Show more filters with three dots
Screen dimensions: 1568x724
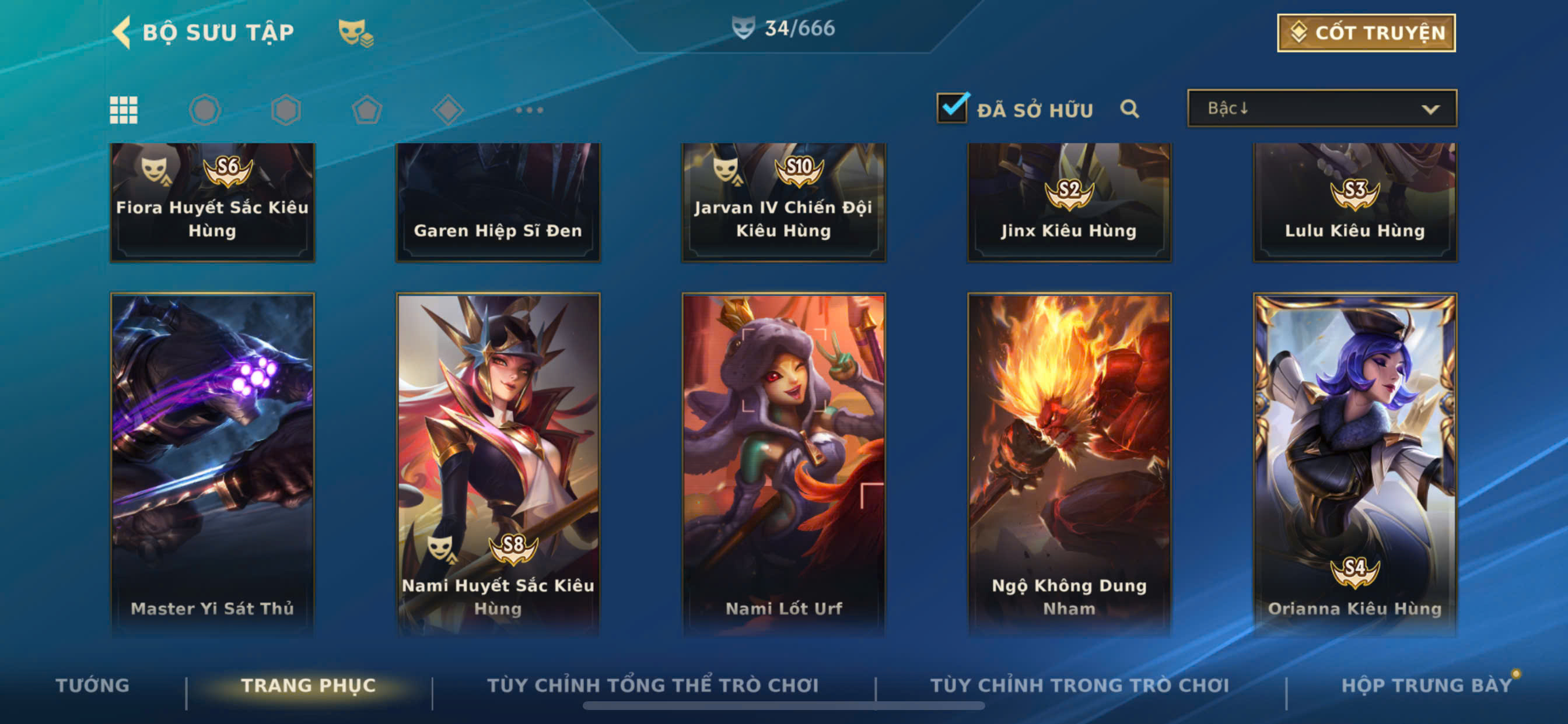(x=529, y=110)
